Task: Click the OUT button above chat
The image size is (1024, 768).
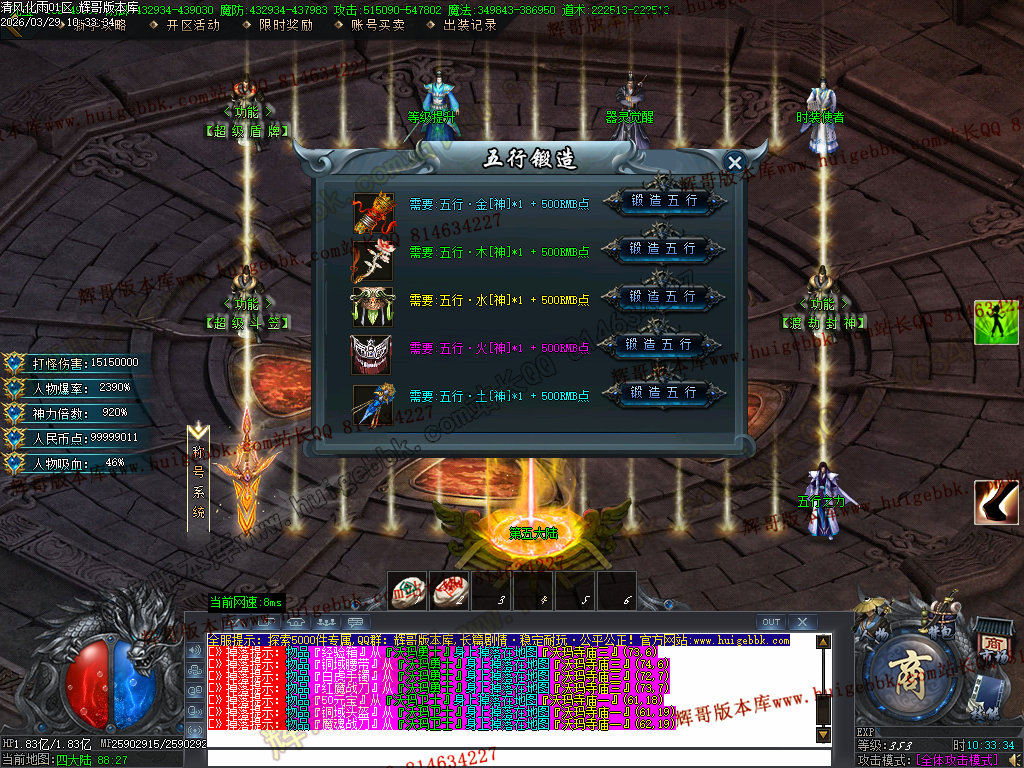Action: (x=771, y=622)
